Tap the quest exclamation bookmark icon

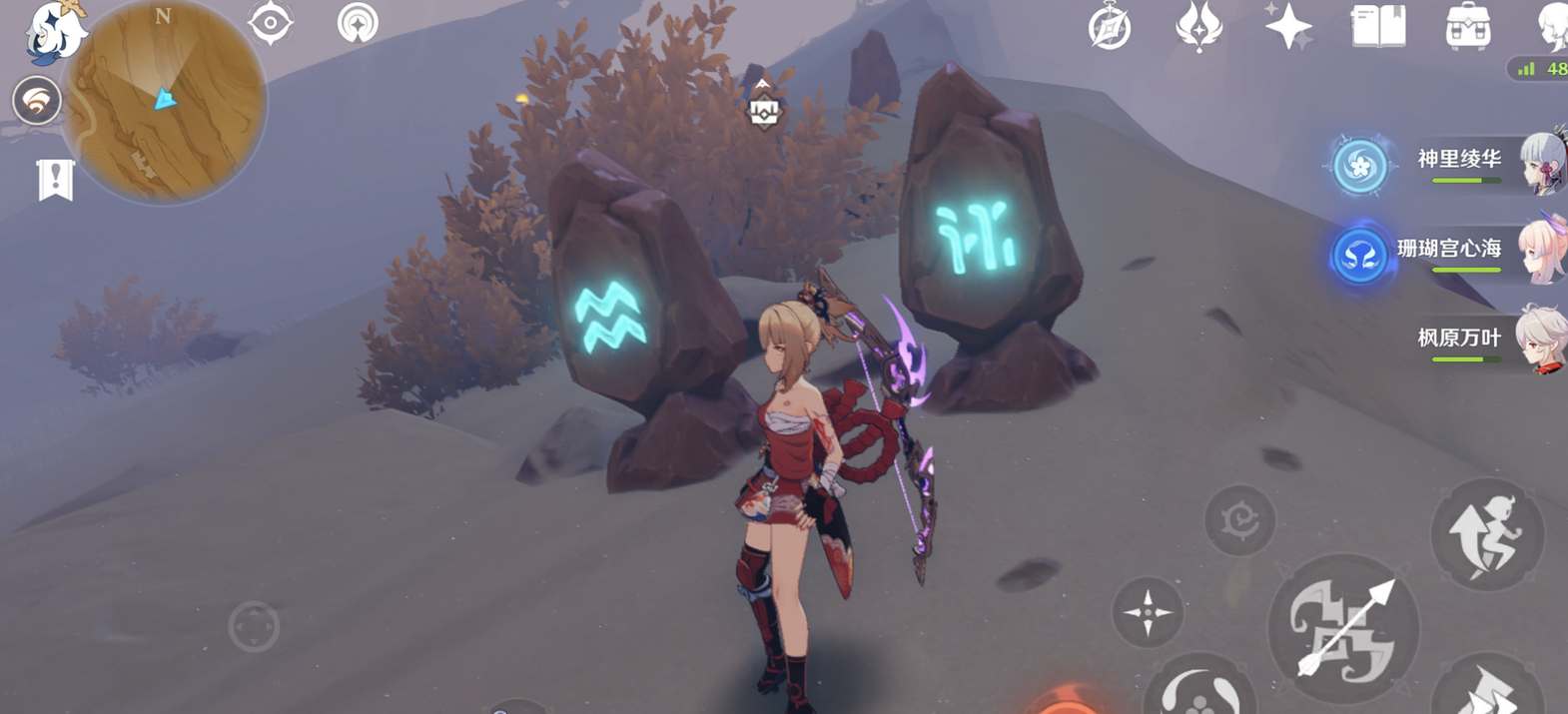coord(55,180)
